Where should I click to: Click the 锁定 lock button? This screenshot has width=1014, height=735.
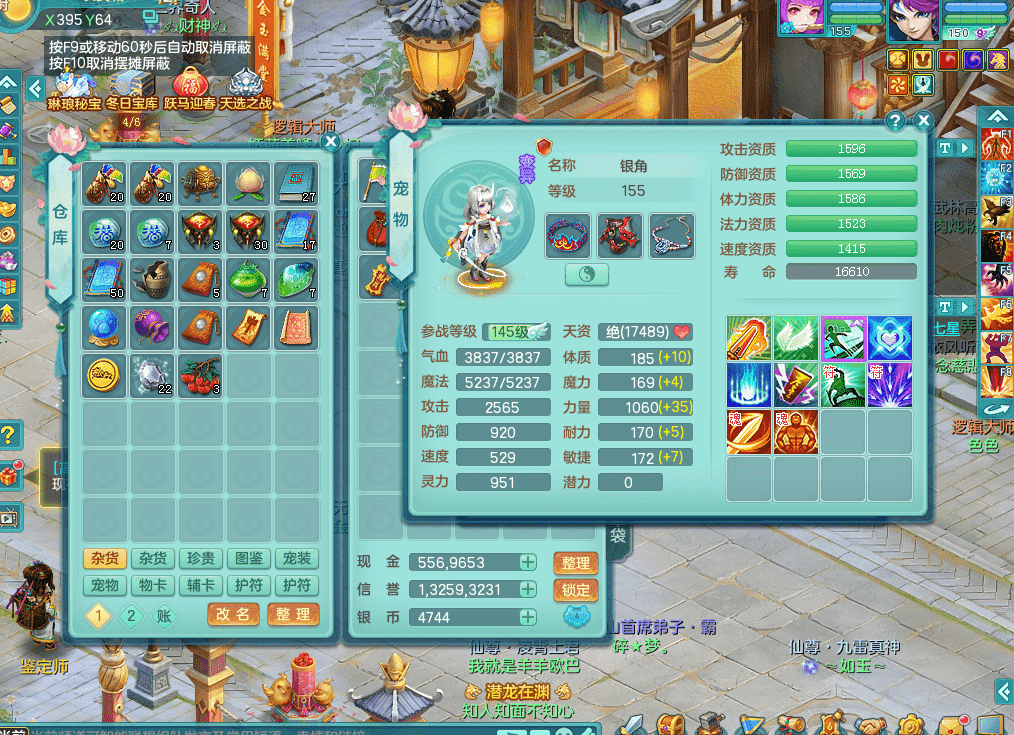pyautogui.click(x=575, y=590)
